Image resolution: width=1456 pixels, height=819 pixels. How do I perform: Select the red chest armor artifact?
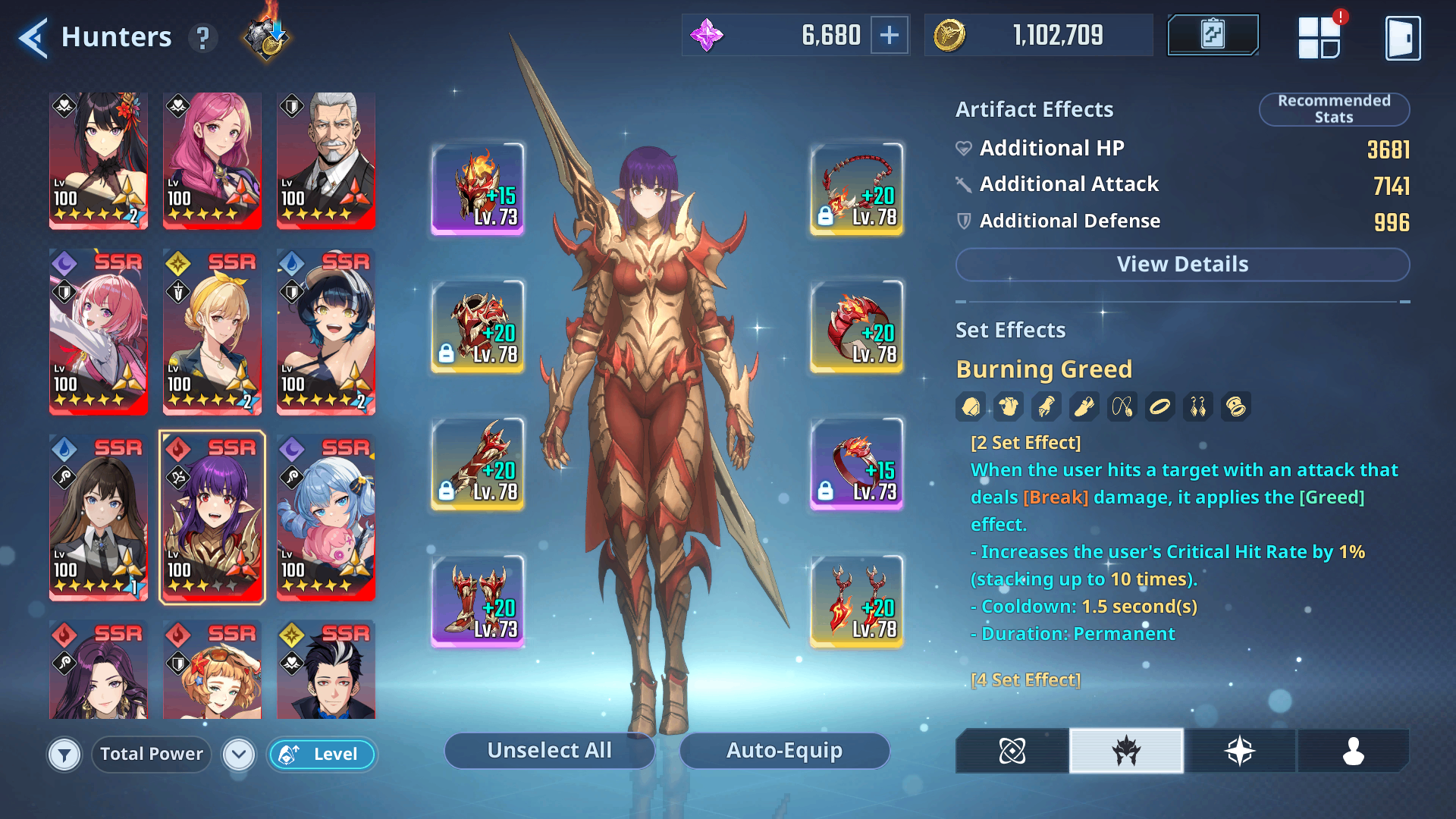pos(478,327)
